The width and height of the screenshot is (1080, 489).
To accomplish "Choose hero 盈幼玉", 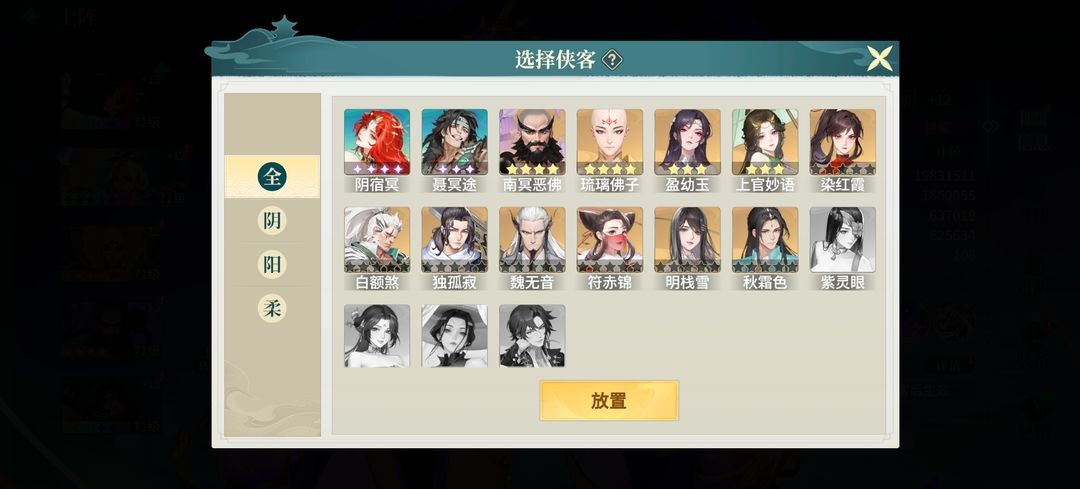I will coord(687,143).
